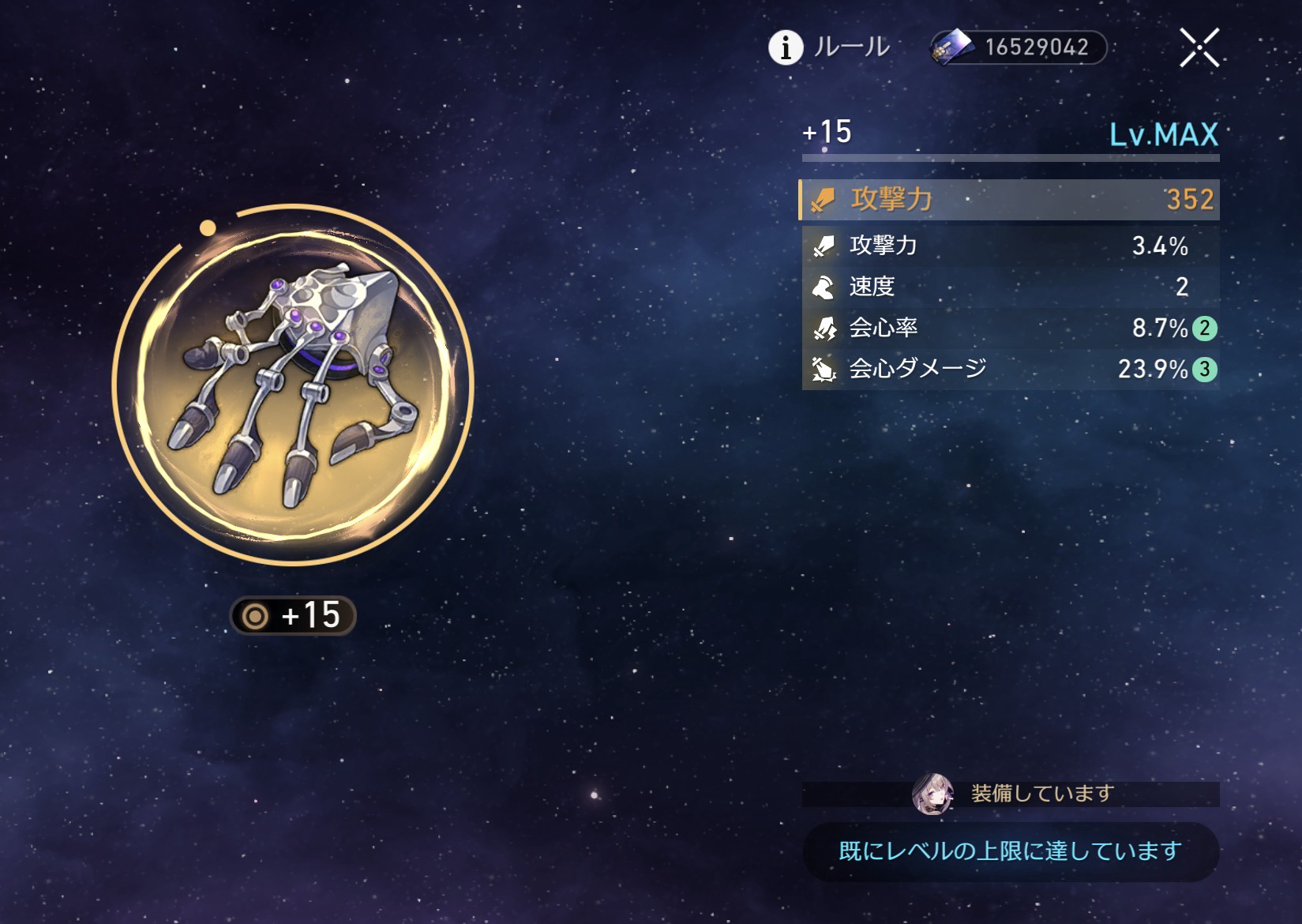Viewport: 1302px width, 924px height.
Task: Select the 会心ダメージ substat row
Action: pyautogui.click(x=1010, y=369)
